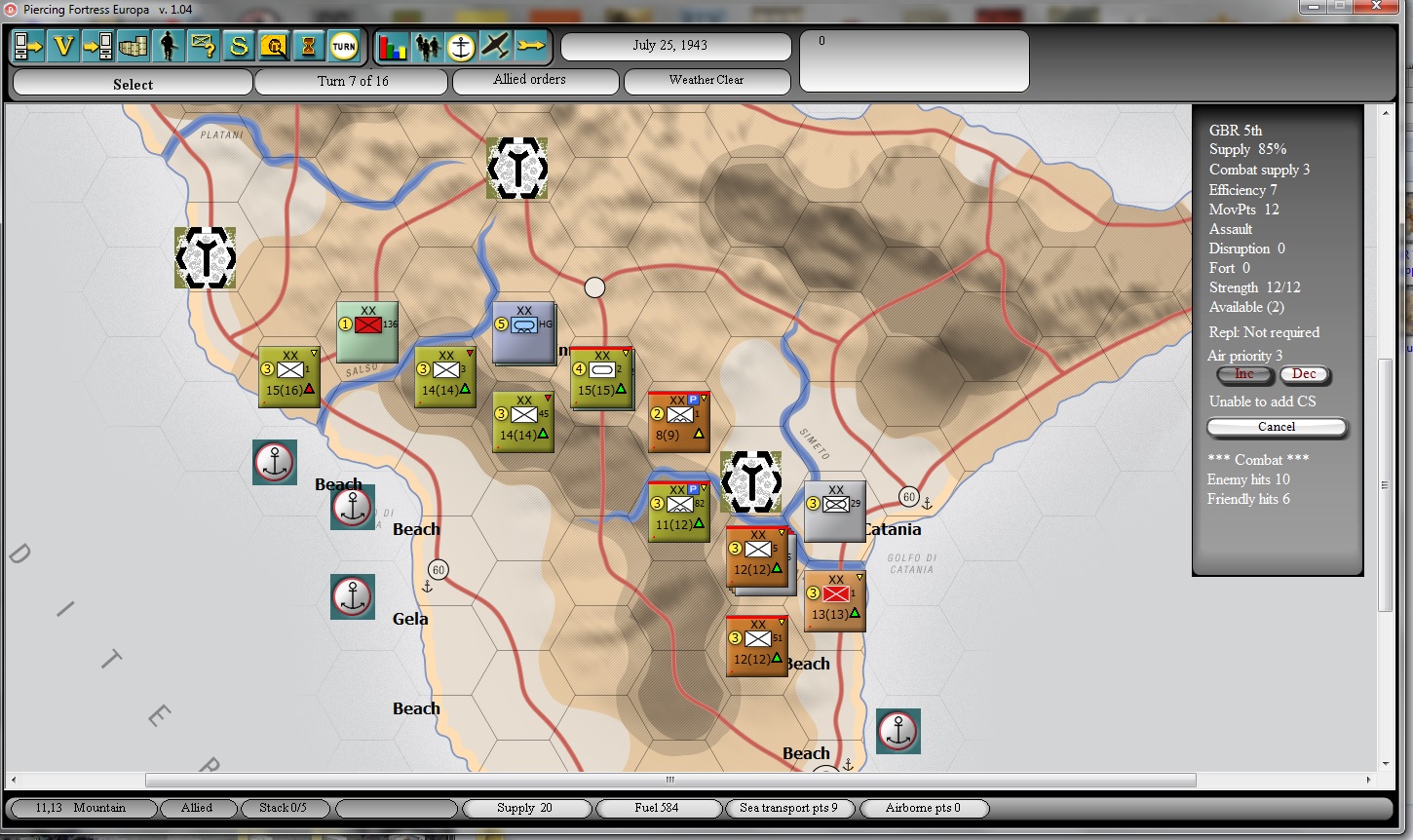1413x840 pixels.
Task: Expand the marker on the 15(16) unit counter
Action: tap(314, 352)
